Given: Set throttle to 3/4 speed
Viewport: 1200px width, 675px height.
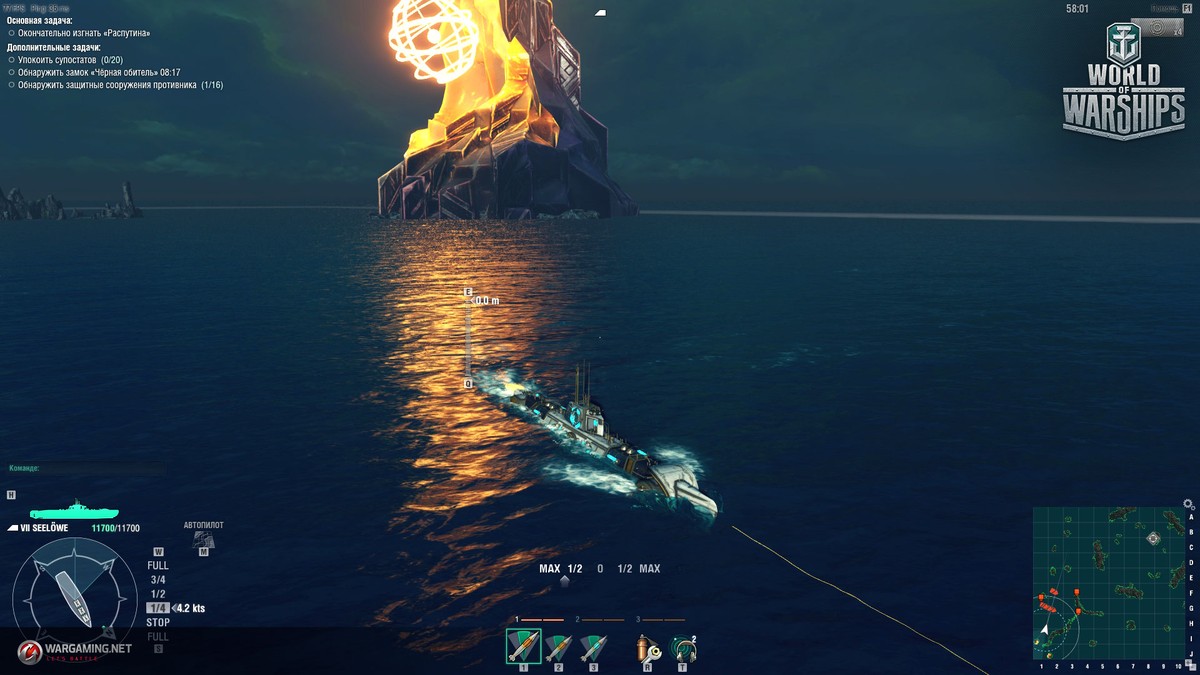Looking at the screenshot, I should pyautogui.click(x=158, y=580).
